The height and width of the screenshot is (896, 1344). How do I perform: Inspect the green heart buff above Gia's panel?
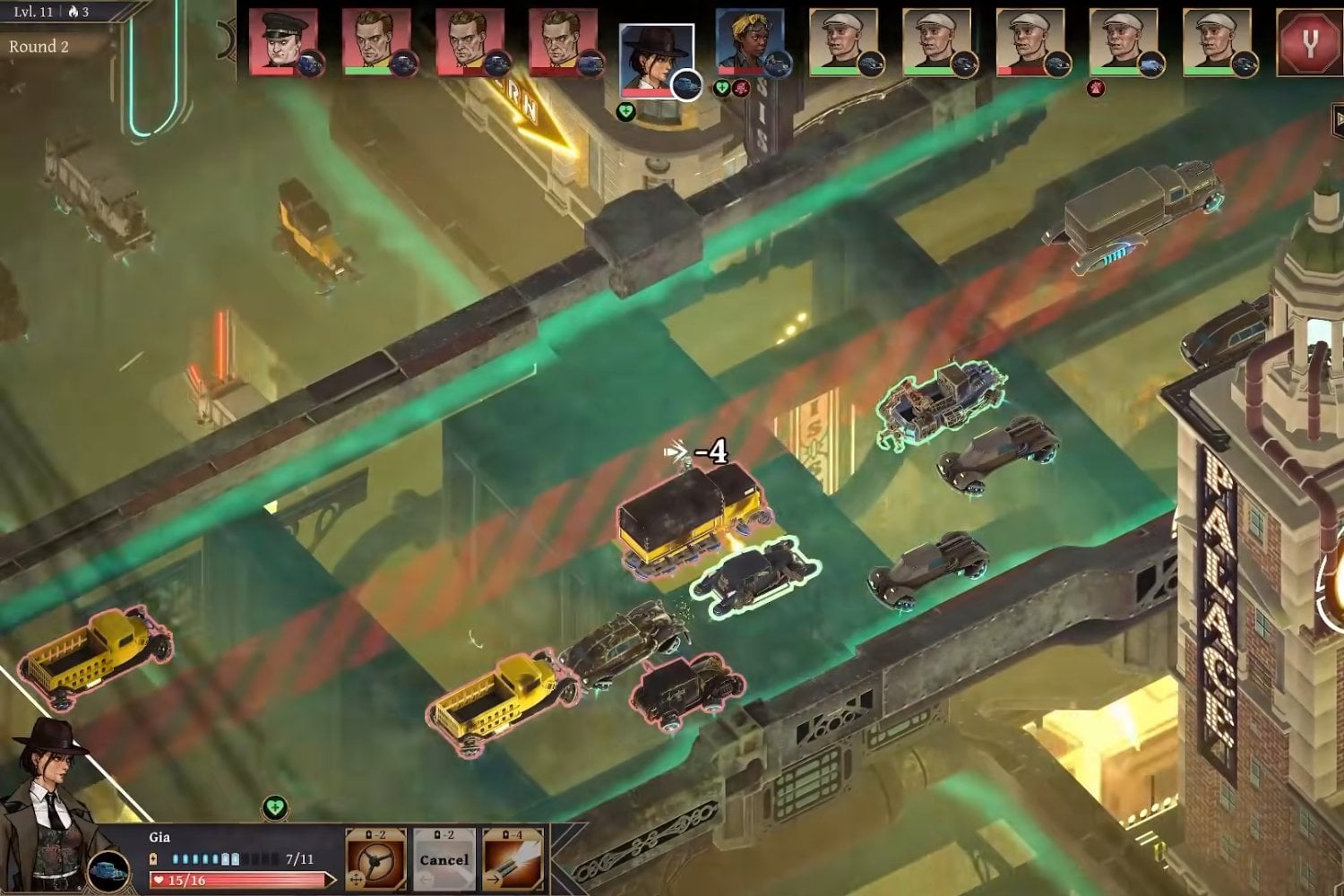tap(275, 808)
